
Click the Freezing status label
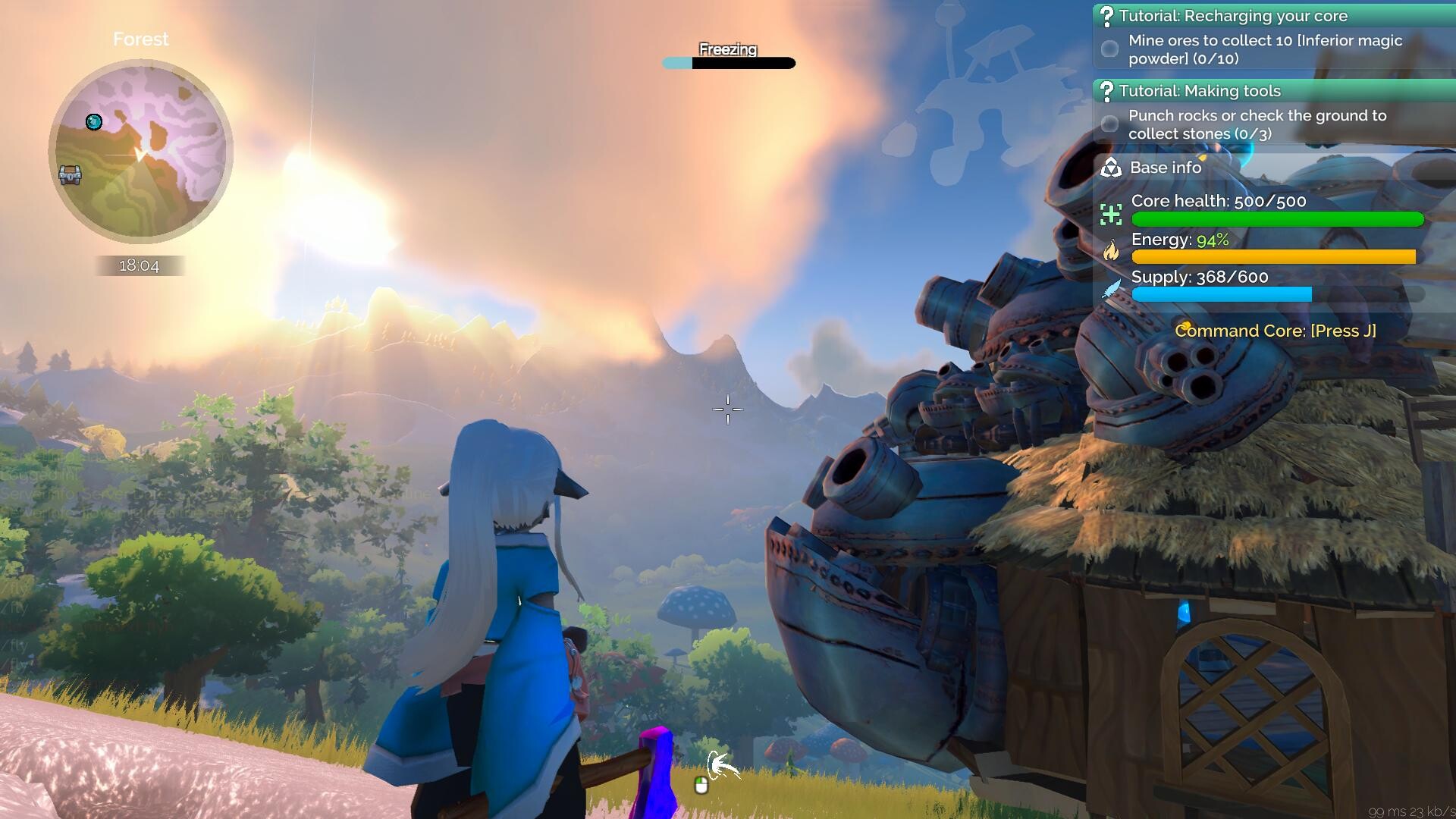click(x=727, y=50)
